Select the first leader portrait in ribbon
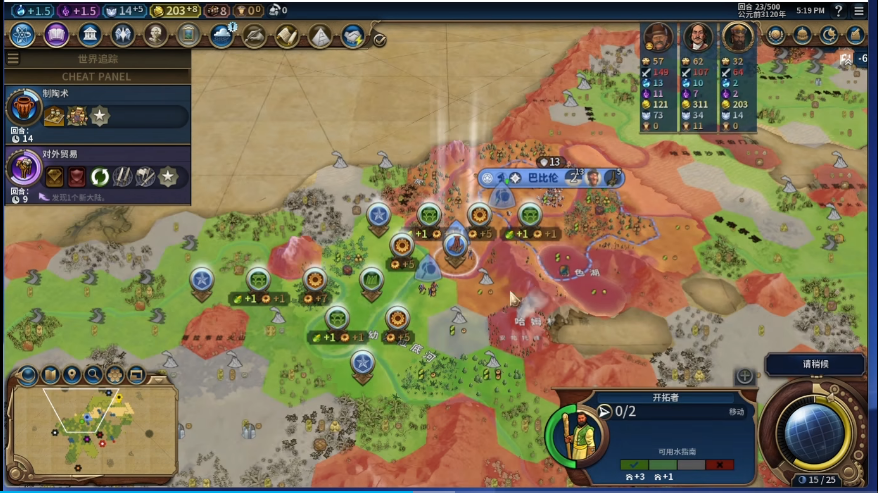The height and width of the screenshot is (493, 878). 658,38
